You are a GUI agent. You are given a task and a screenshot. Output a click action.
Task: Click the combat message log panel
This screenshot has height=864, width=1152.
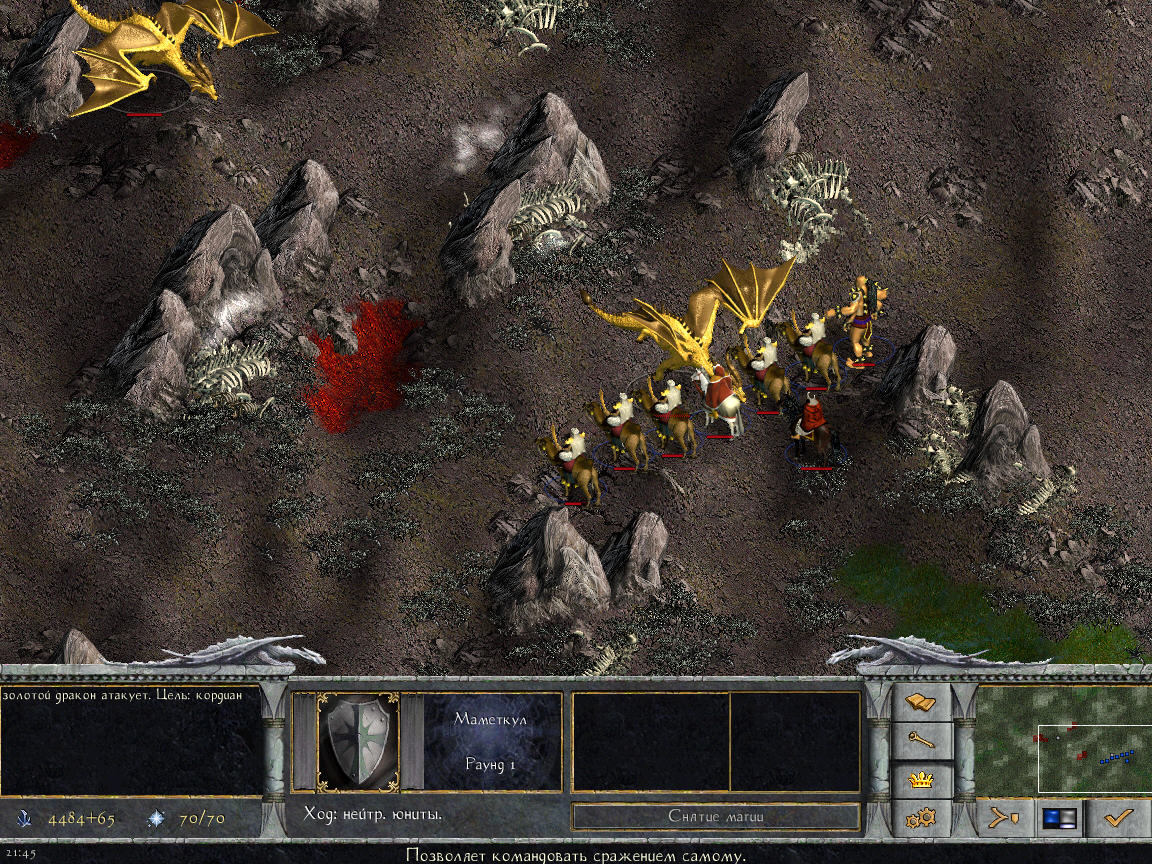pos(131,740)
